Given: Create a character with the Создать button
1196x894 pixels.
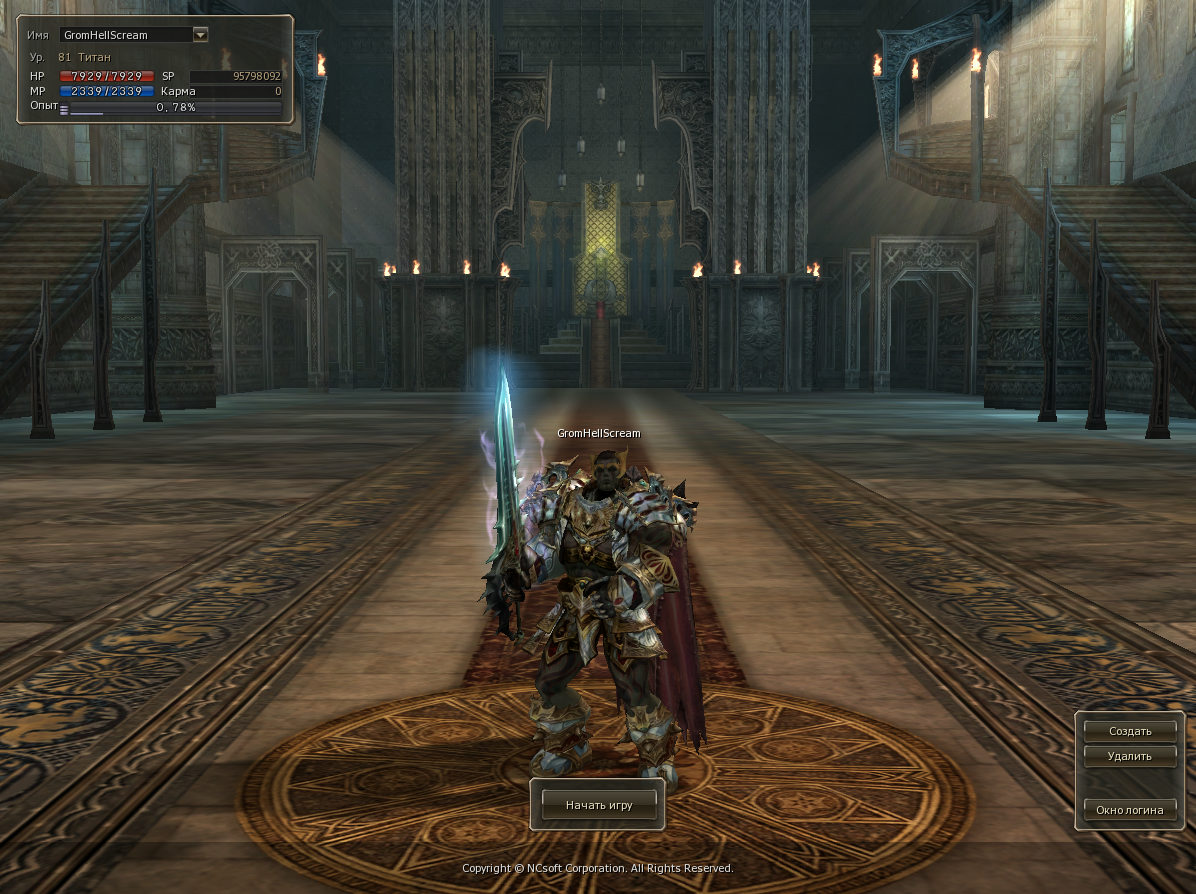Looking at the screenshot, I should (1130, 731).
